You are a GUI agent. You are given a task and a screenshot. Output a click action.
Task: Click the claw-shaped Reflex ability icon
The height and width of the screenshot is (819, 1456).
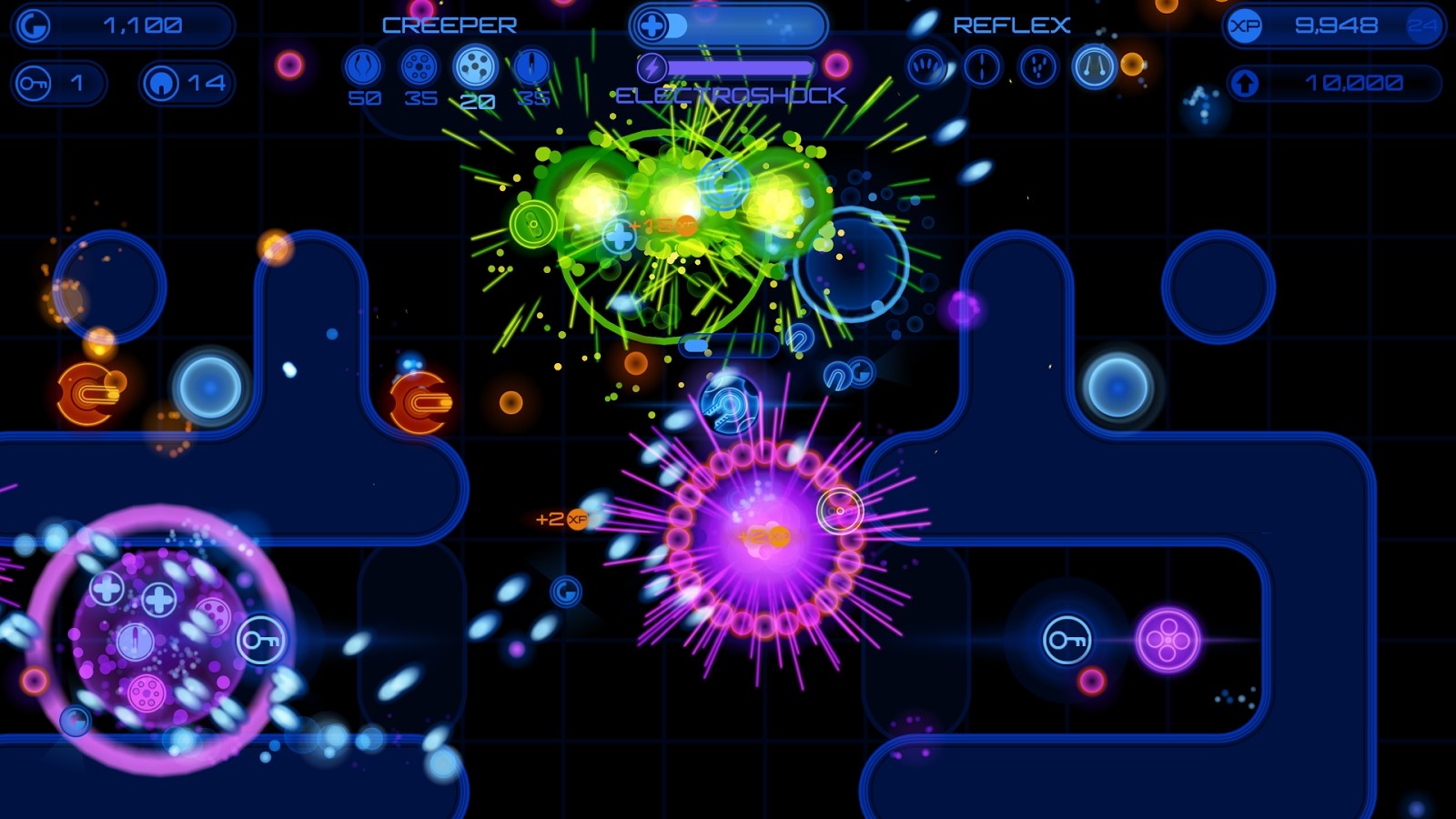[925, 66]
